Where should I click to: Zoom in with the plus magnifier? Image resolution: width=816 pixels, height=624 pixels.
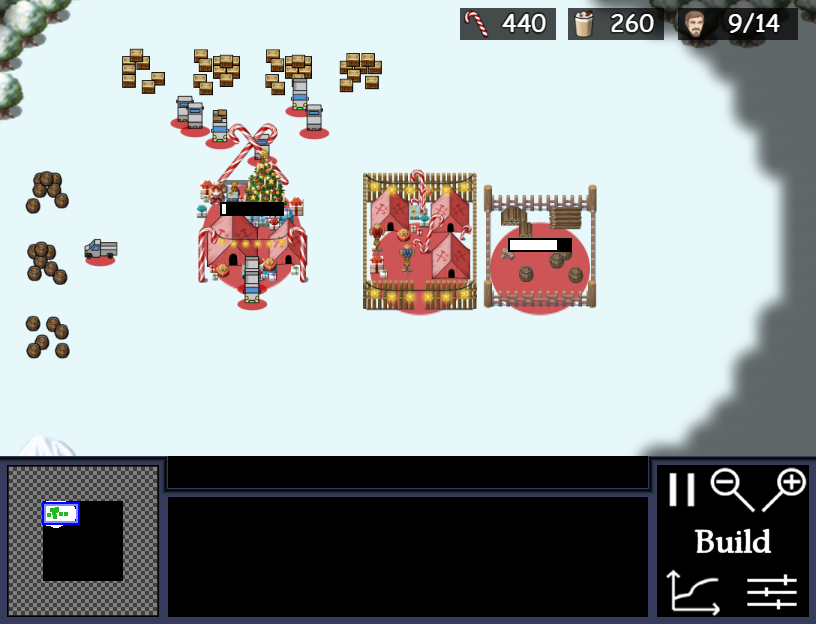tap(784, 488)
